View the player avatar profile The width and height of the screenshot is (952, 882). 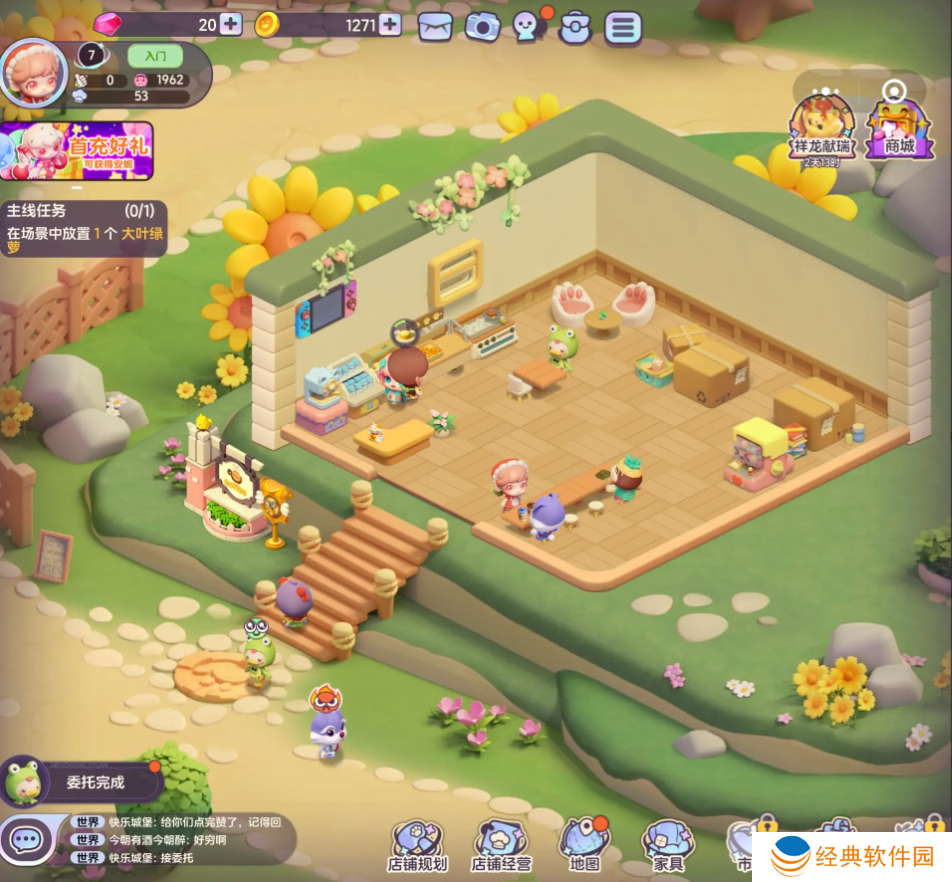(33, 72)
